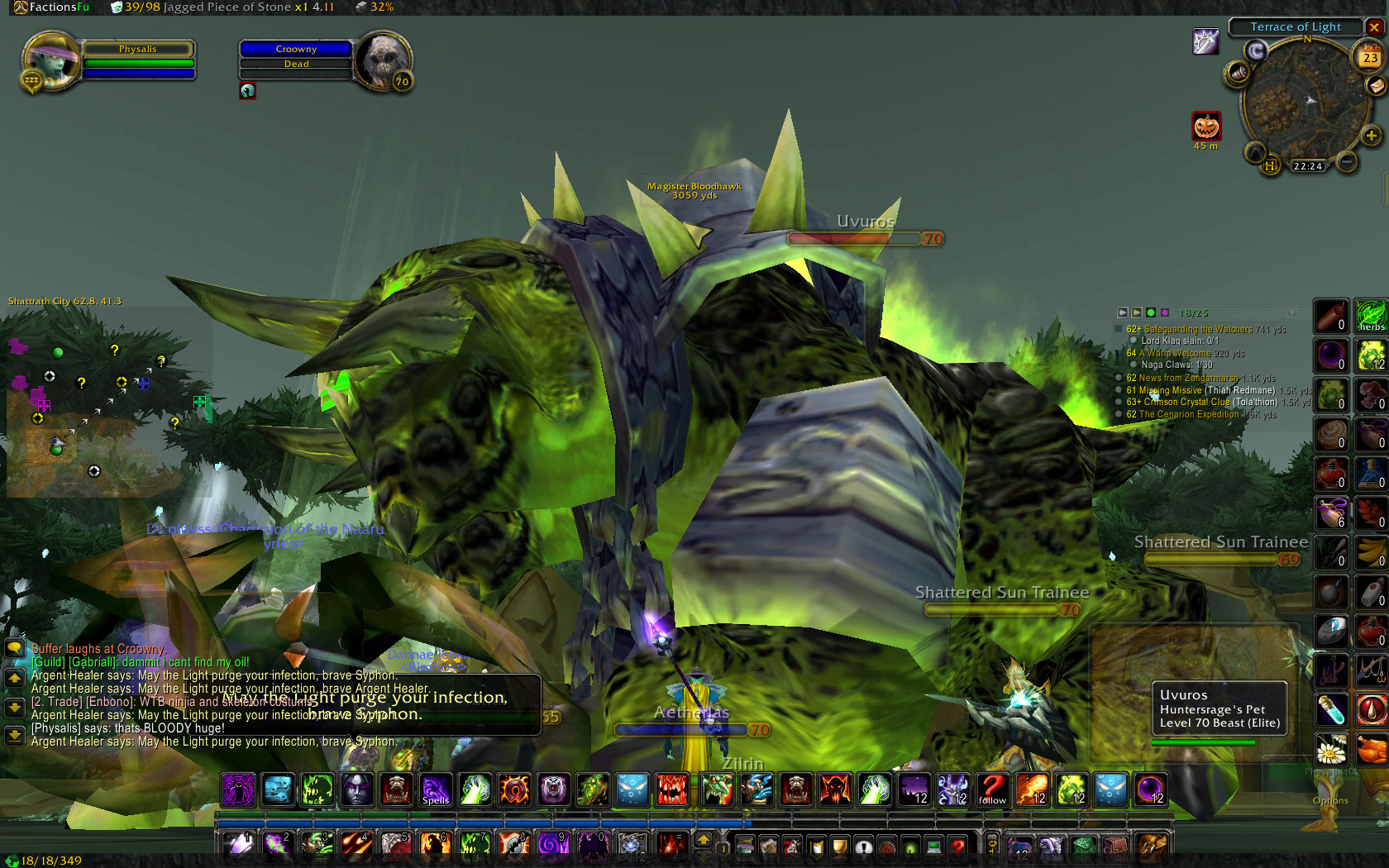Collapse the tracker with the yellow arrow button
1389x868 pixels.
(1138, 313)
